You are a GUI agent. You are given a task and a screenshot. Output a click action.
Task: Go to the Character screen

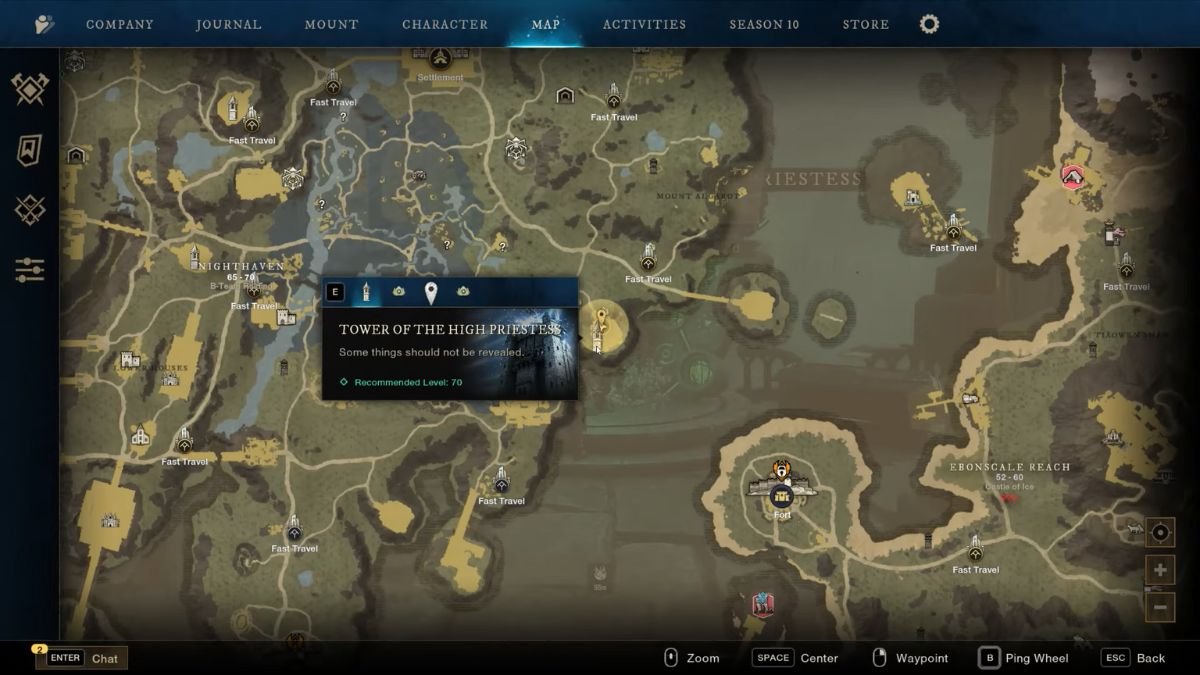(x=445, y=24)
